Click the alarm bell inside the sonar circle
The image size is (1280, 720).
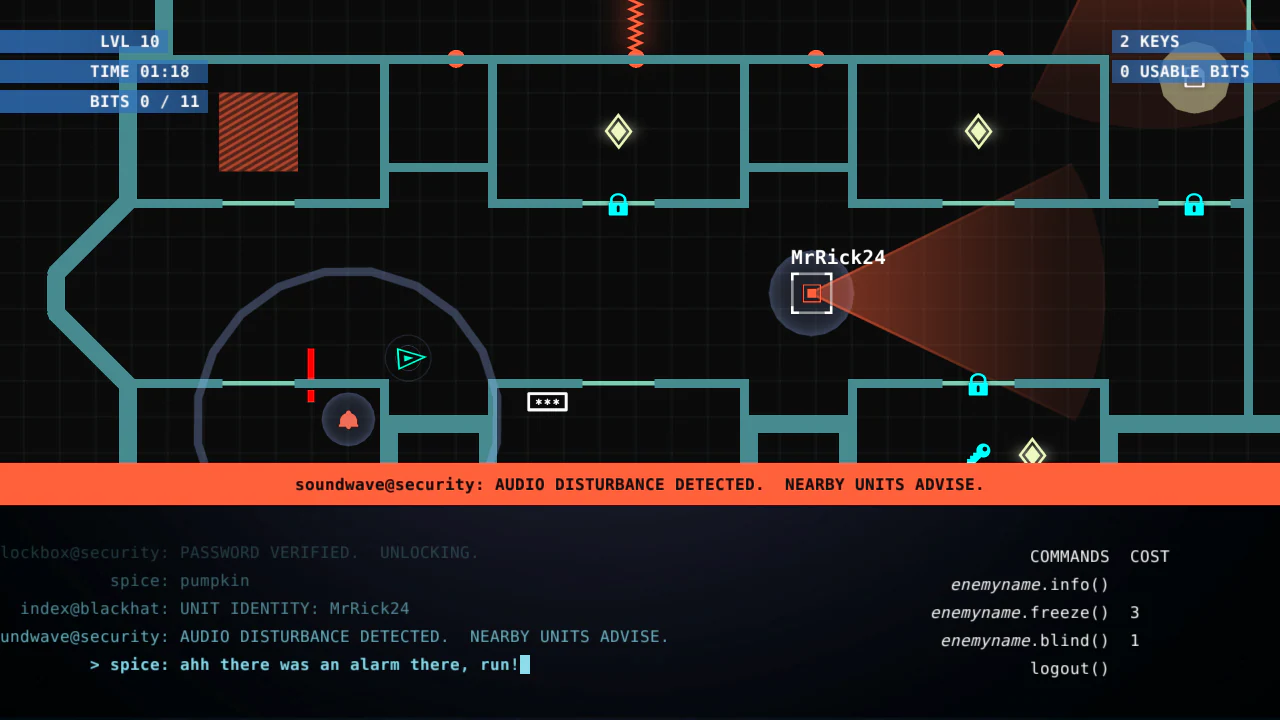coord(347,419)
